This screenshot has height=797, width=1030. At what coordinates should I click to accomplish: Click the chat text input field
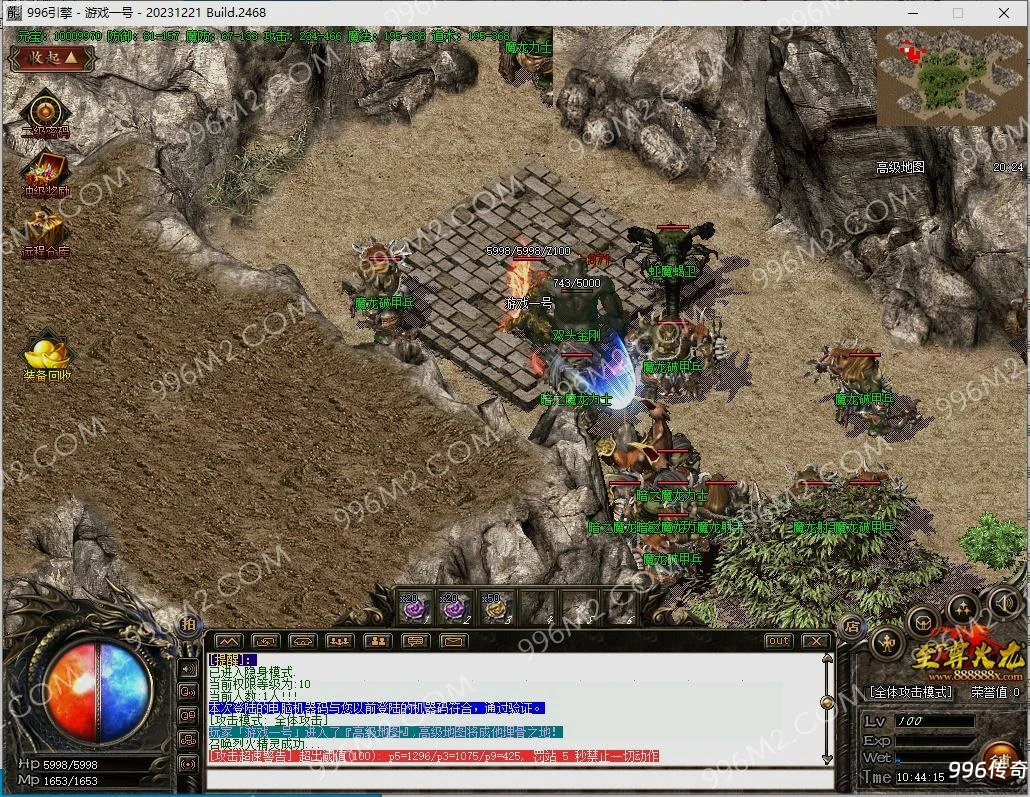click(x=515, y=779)
